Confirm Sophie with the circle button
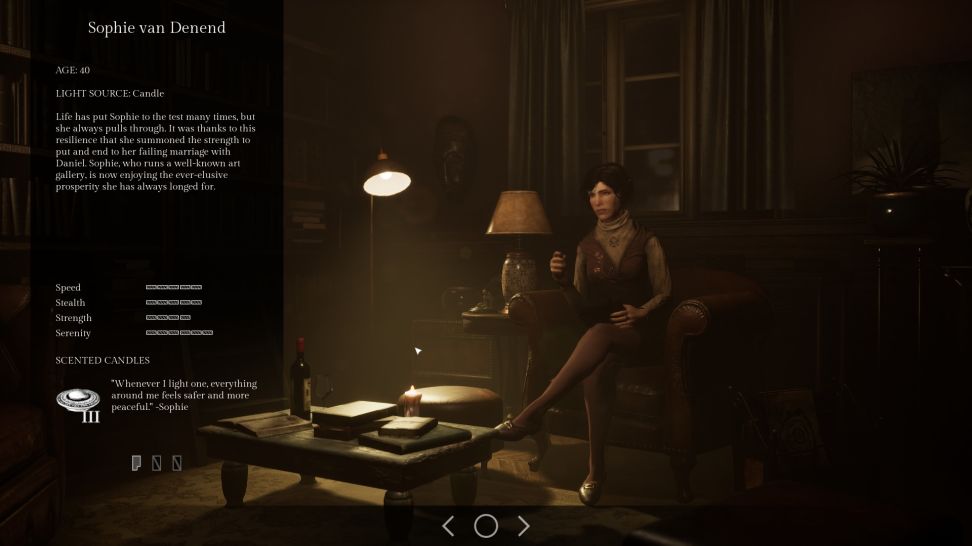Viewport: 972px width, 546px height. (486, 526)
